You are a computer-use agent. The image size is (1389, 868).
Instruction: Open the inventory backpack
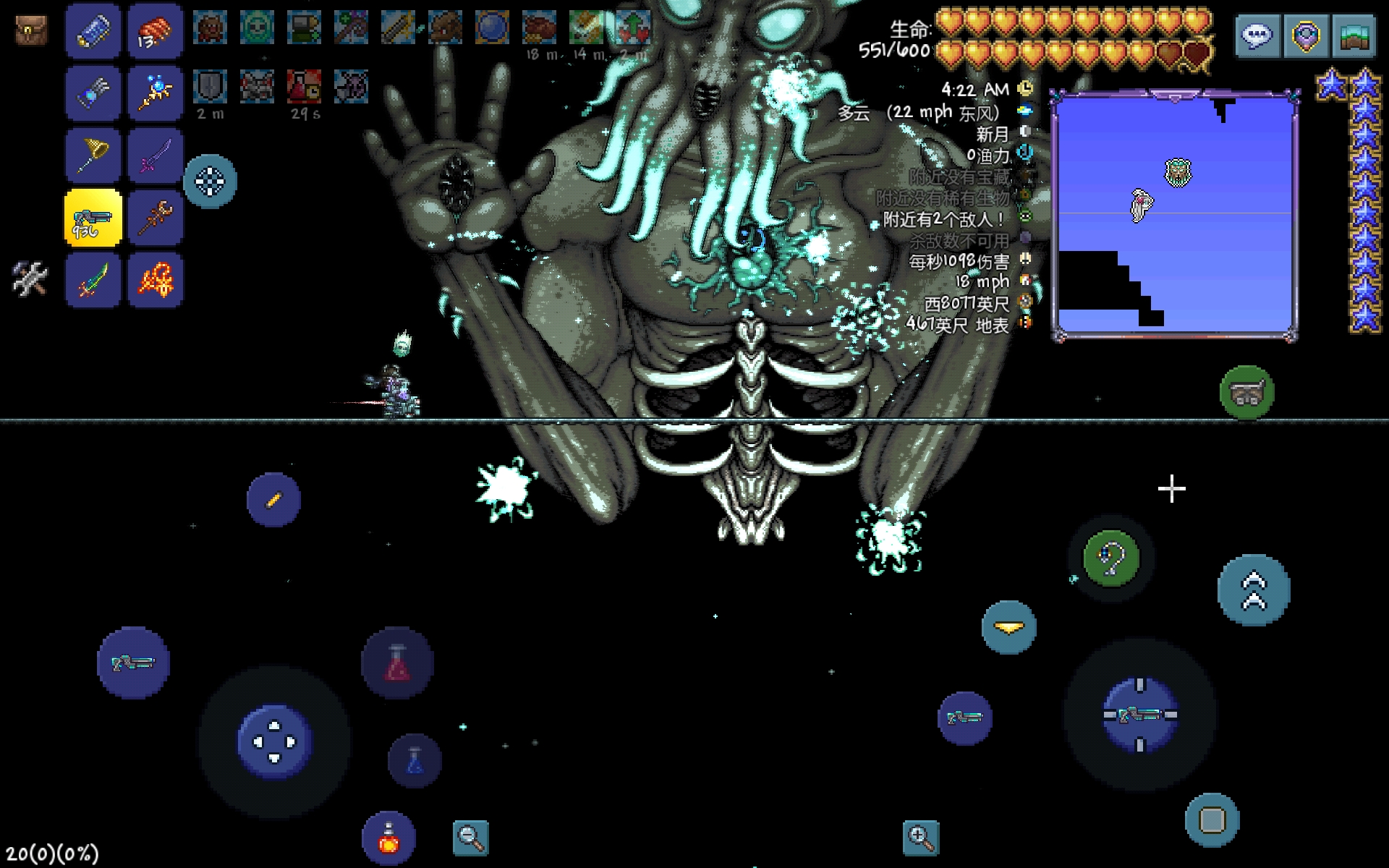point(31,30)
